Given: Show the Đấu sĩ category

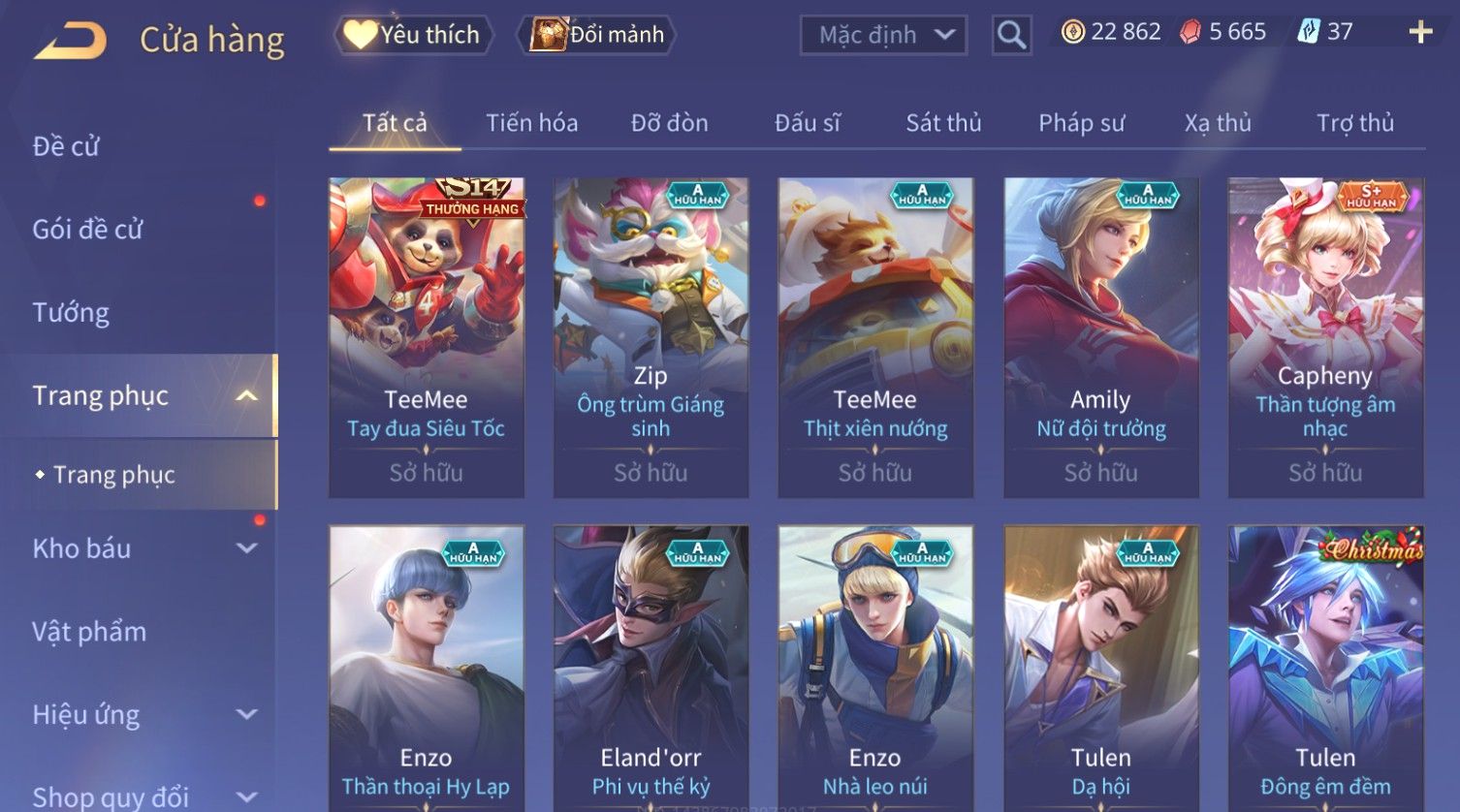Looking at the screenshot, I should (x=807, y=123).
